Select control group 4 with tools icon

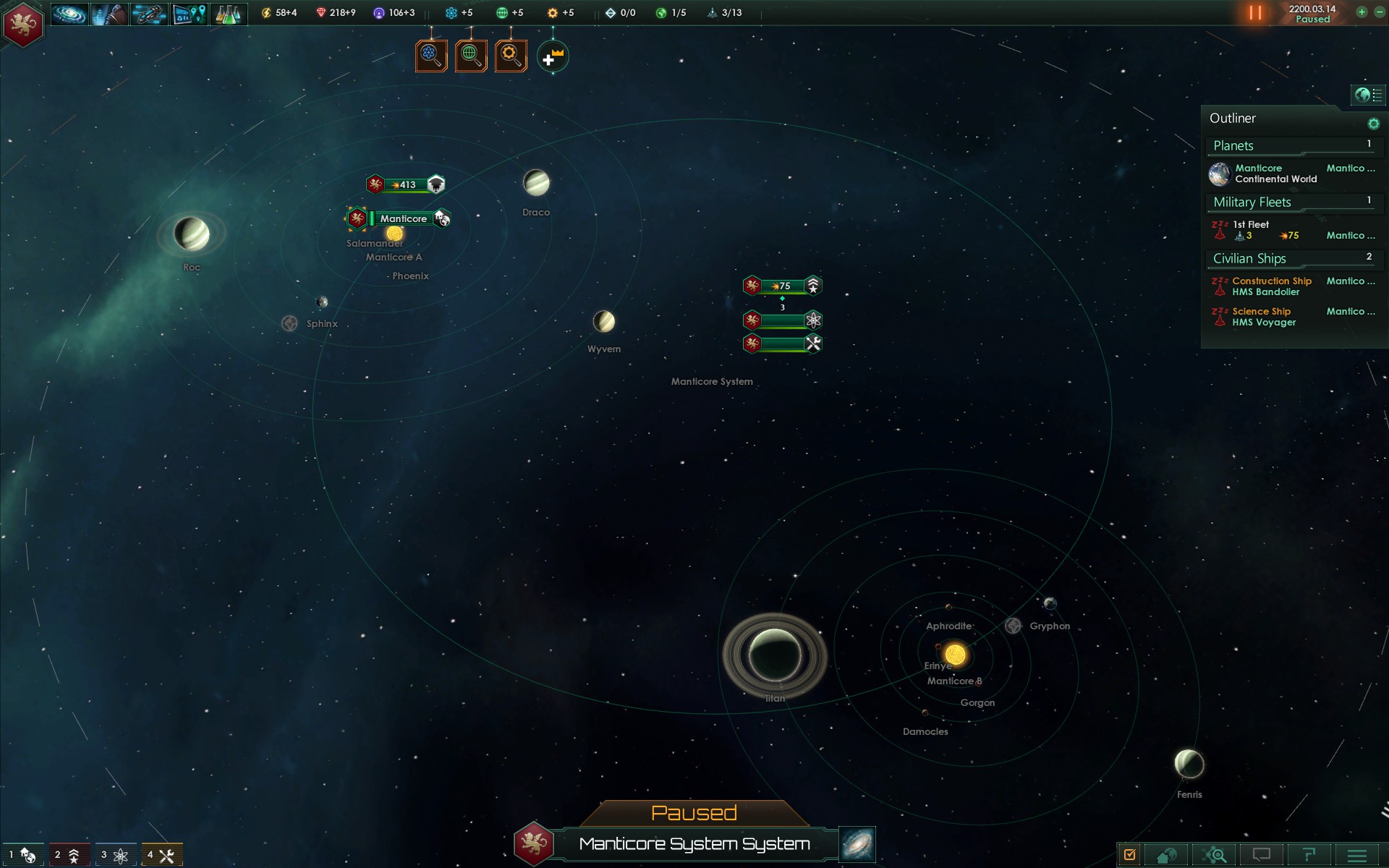[161, 855]
